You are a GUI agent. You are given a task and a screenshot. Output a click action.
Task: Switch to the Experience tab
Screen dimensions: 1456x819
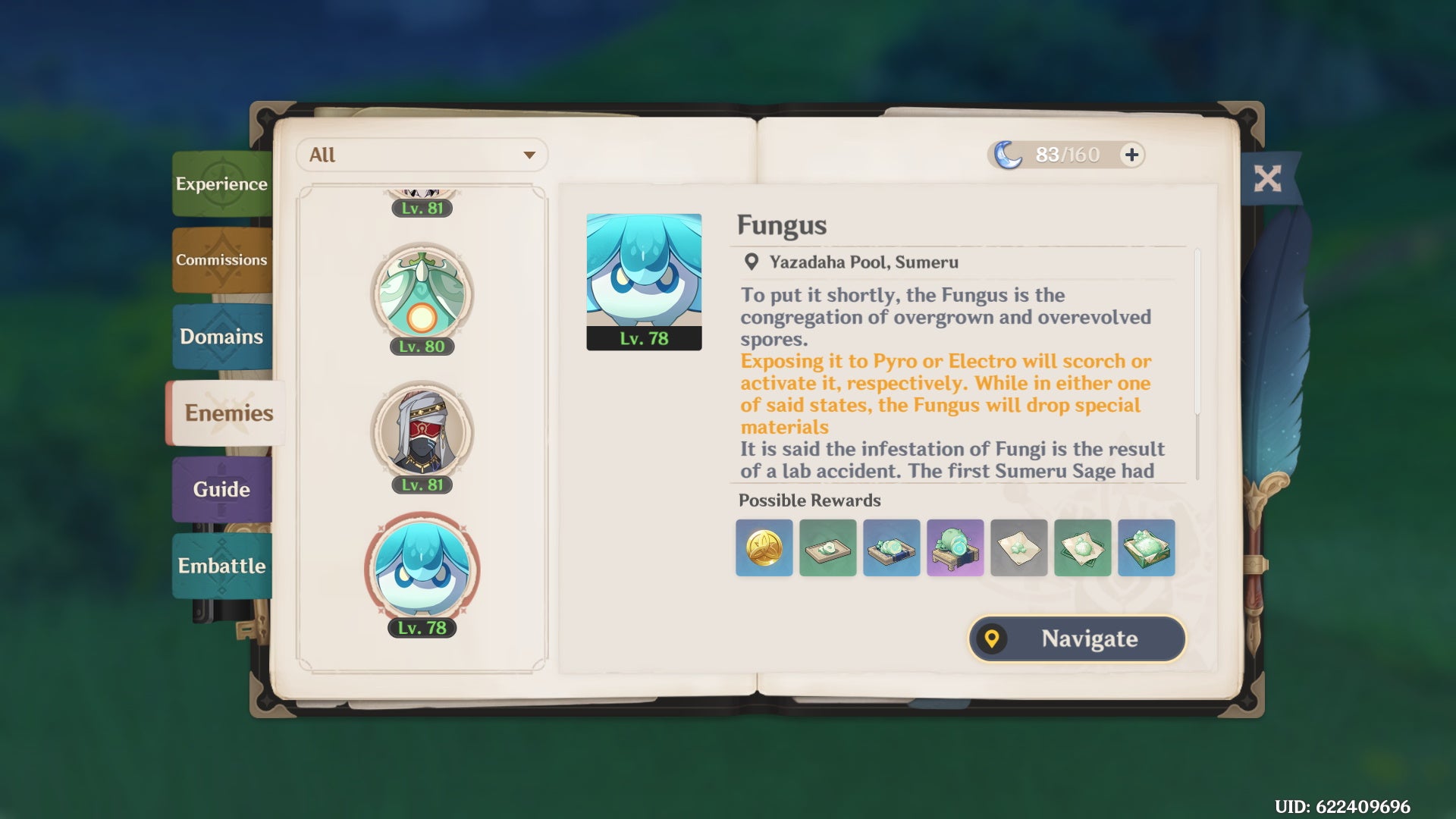click(221, 184)
